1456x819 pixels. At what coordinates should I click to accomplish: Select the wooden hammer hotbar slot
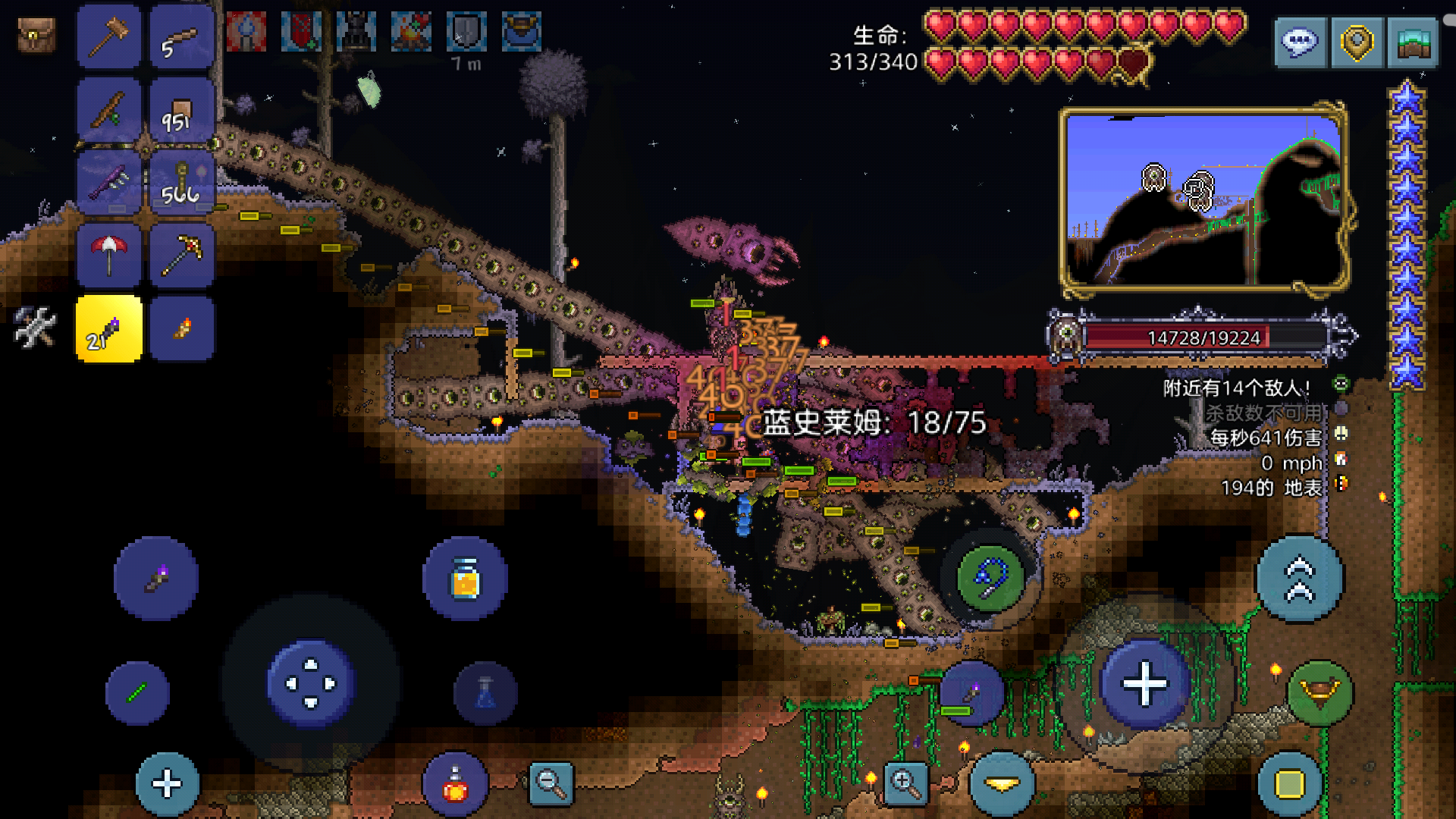click(x=109, y=36)
